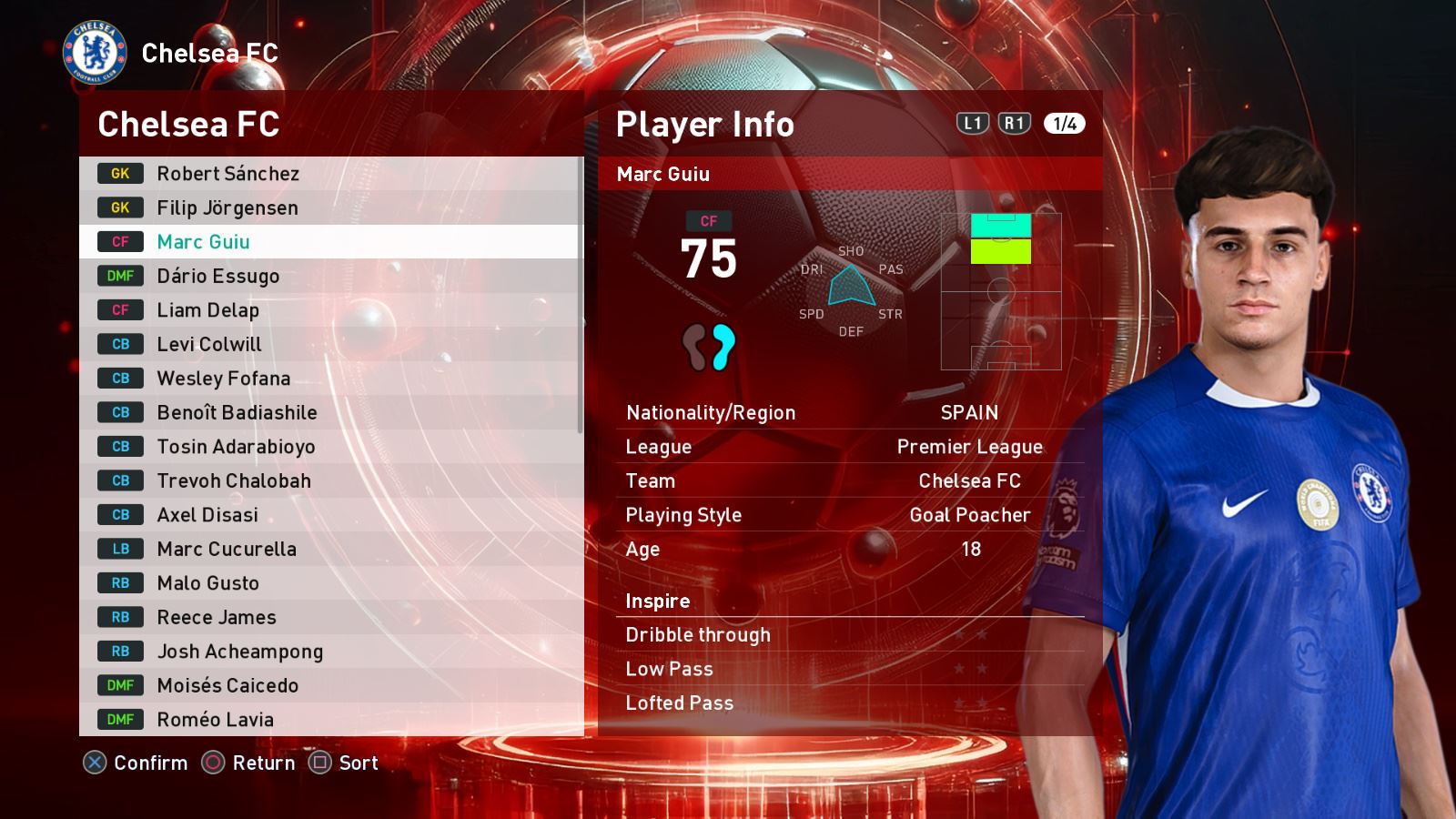This screenshot has width=1456, height=819.
Task: Choose goalkeeper Filip Jörgensen
Action: coord(328,207)
